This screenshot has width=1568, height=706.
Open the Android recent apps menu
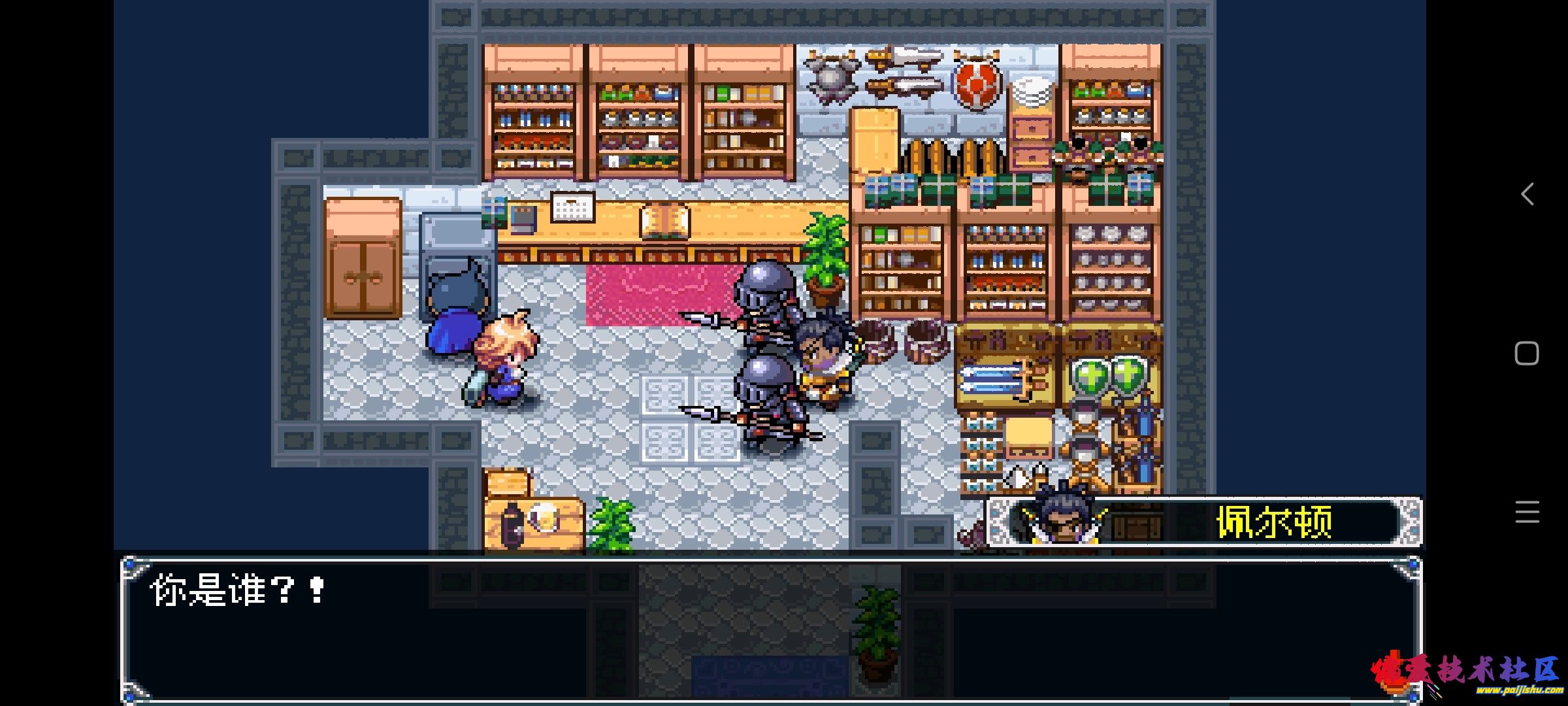[x=1527, y=512]
